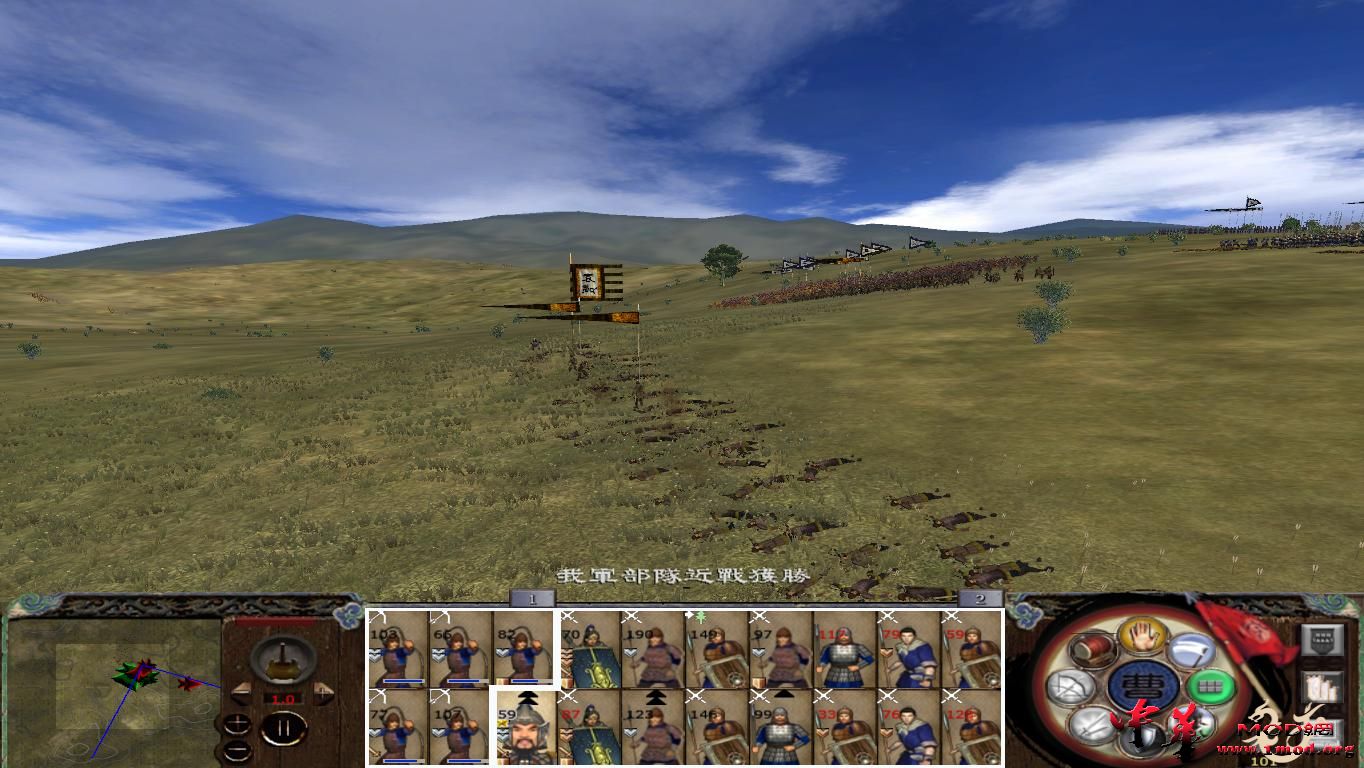Pause the battle with the pause button
This screenshot has width=1364, height=768.
coord(285,727)
